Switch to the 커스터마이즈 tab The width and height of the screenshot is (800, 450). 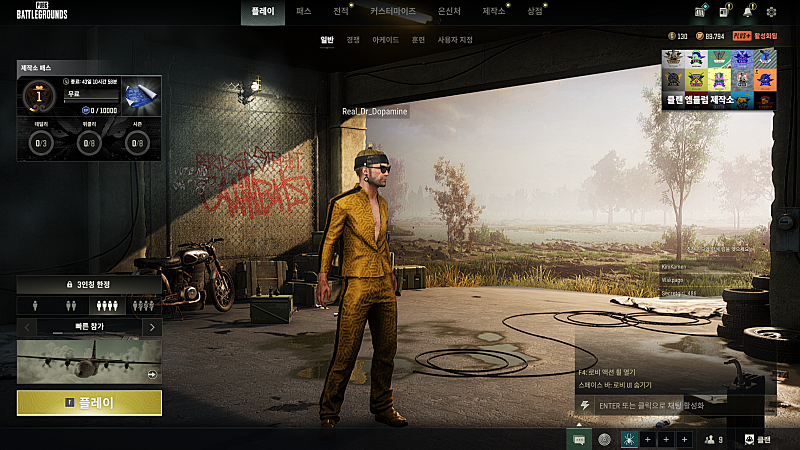point(393,12)
